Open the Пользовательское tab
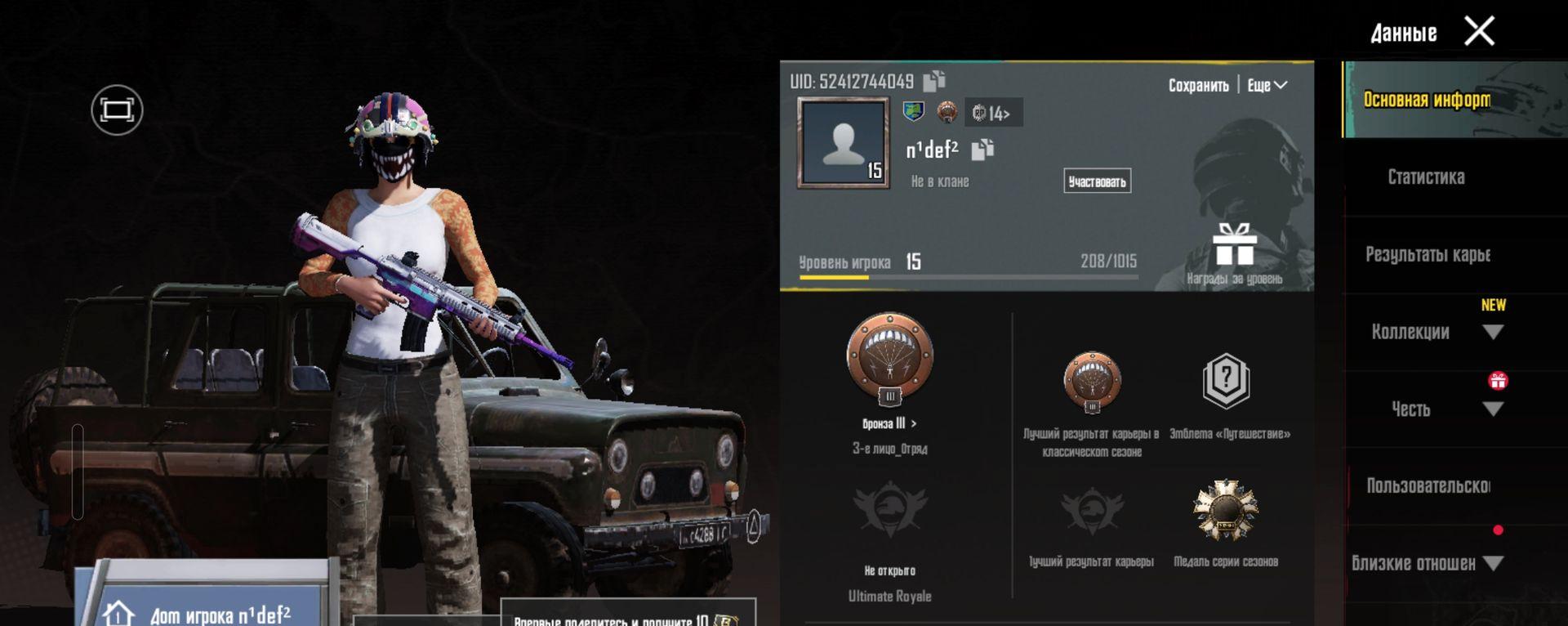This screenshot has width=1568, height=626. click(x=1428, y=486)
